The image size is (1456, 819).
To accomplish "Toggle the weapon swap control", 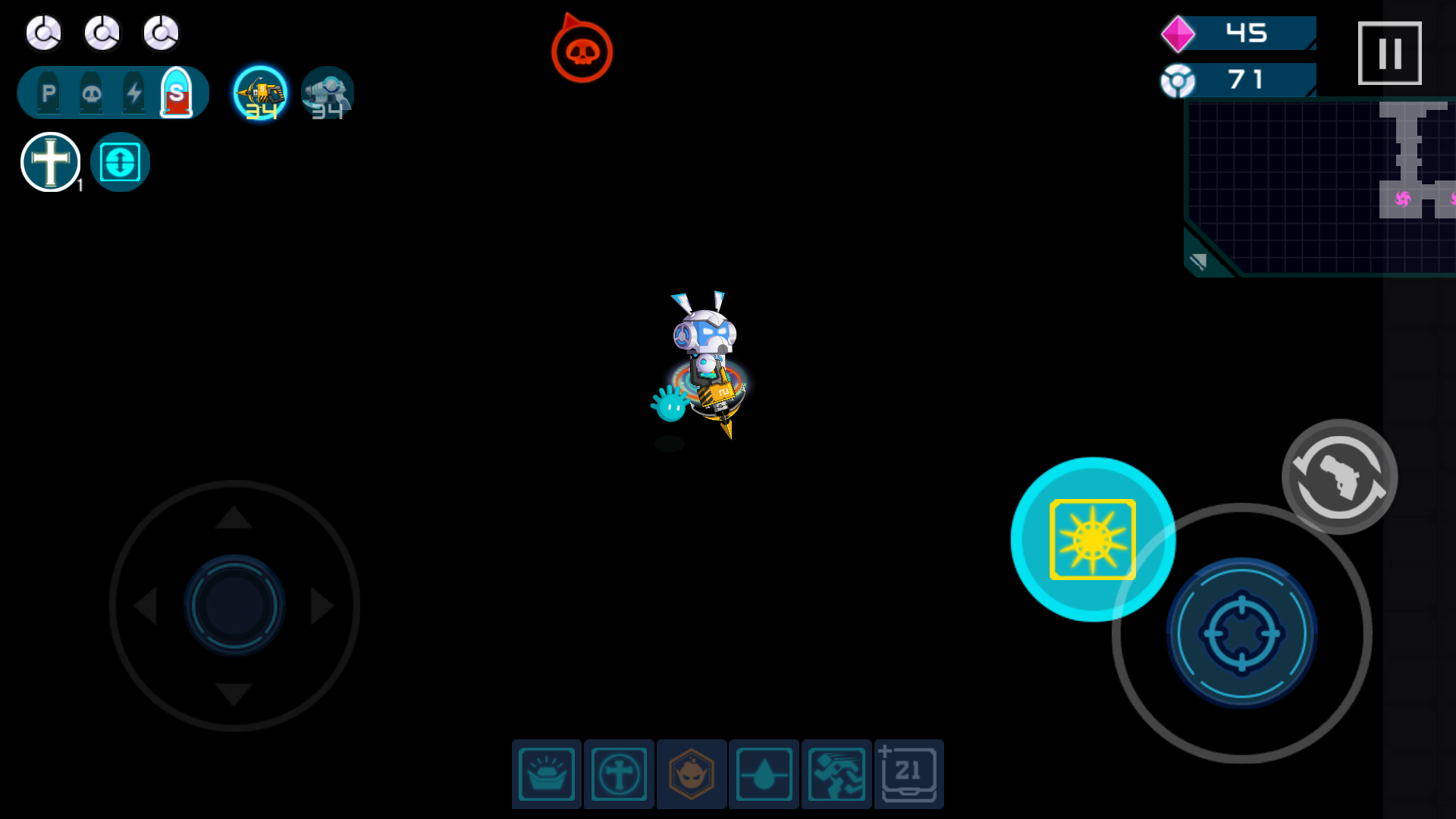I will tap(1338, 476).
